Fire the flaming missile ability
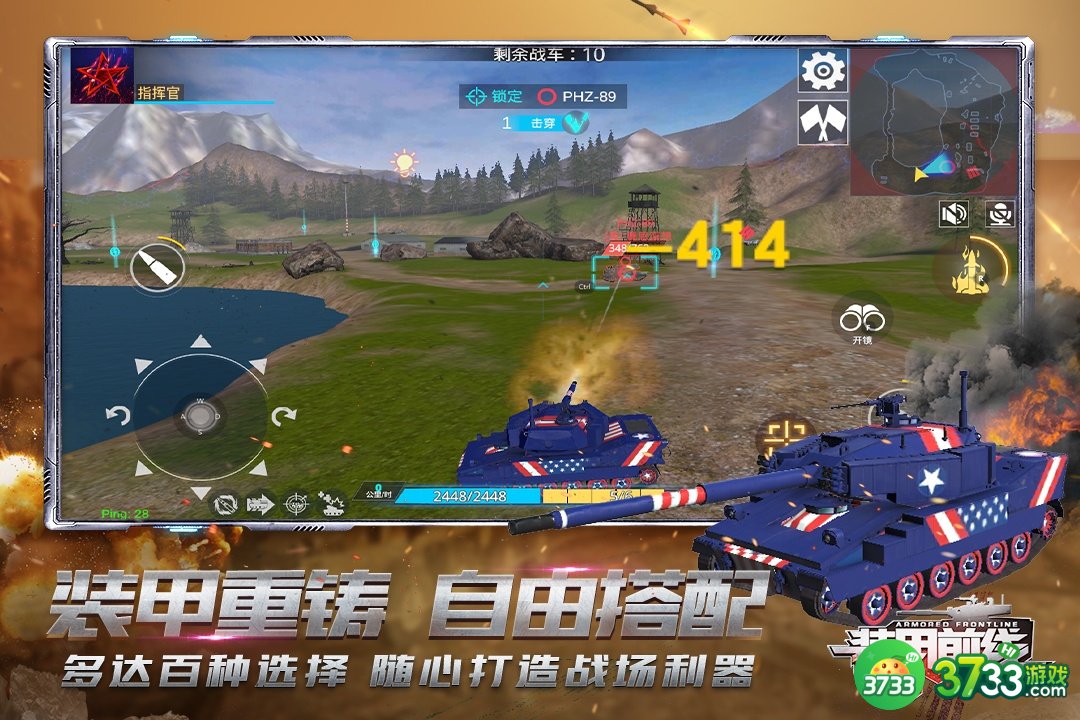 point(970,268)
